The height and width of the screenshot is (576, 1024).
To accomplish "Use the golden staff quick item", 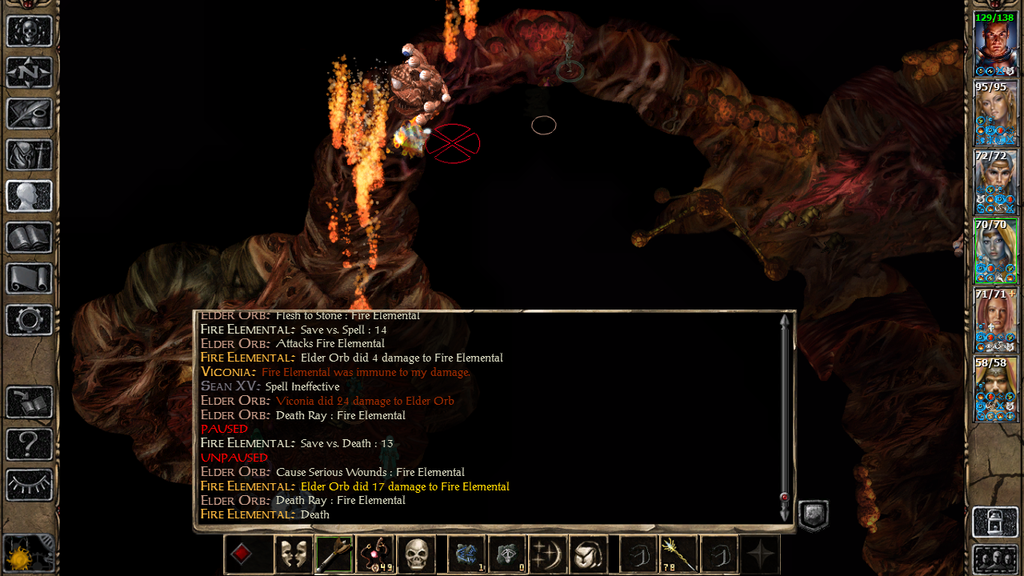I will 677,555.
